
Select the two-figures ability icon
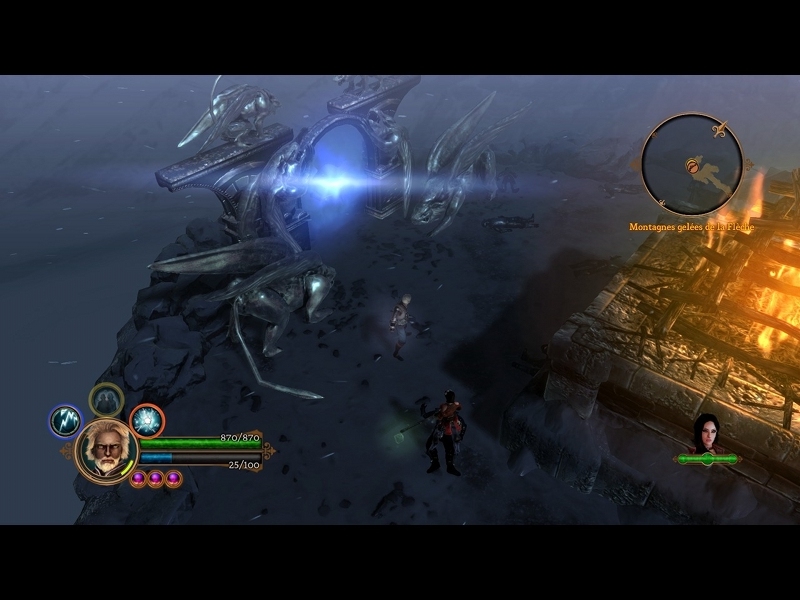coord(105,400)
